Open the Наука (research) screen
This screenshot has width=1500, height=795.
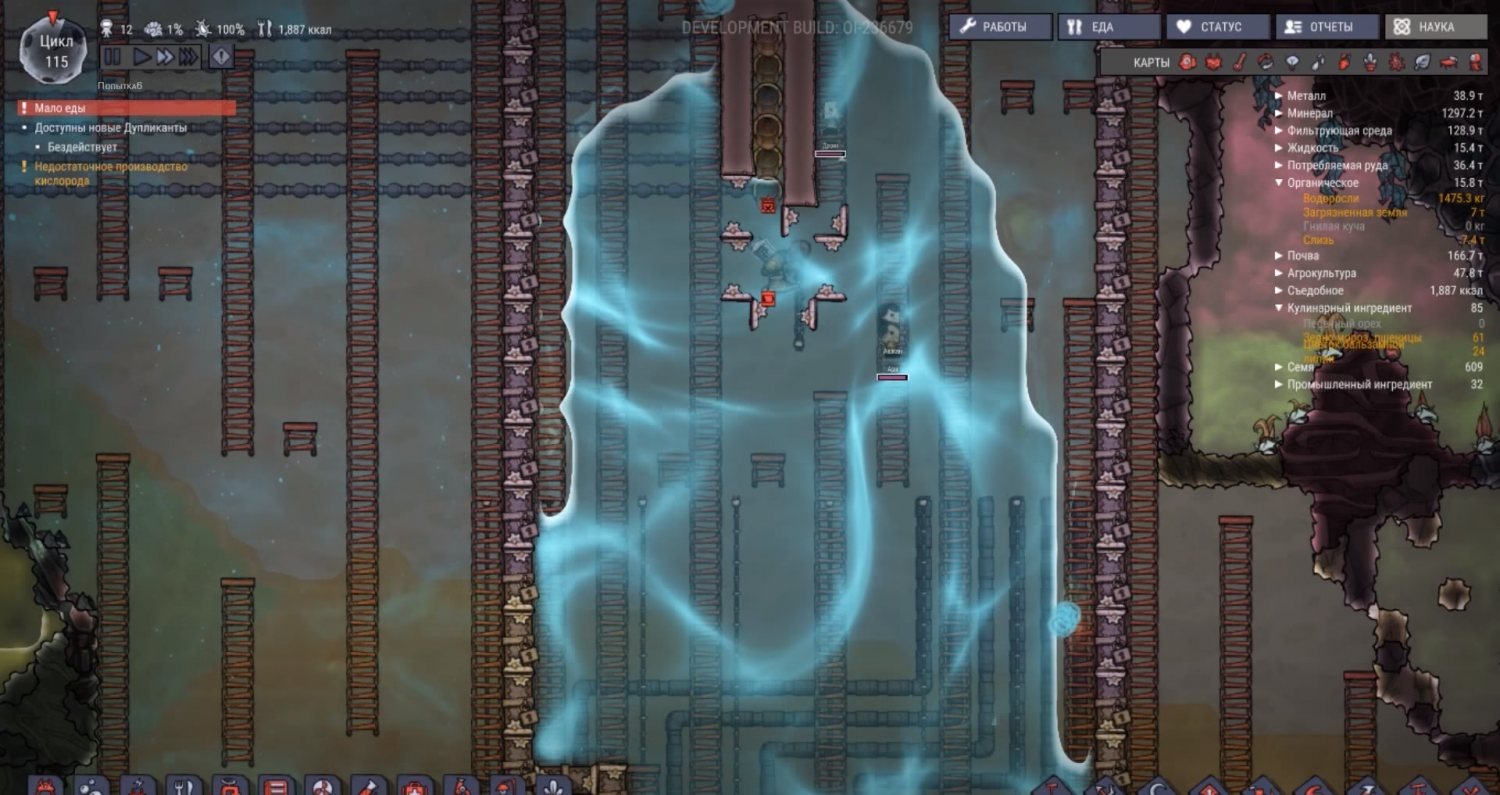coord(1433,27)
